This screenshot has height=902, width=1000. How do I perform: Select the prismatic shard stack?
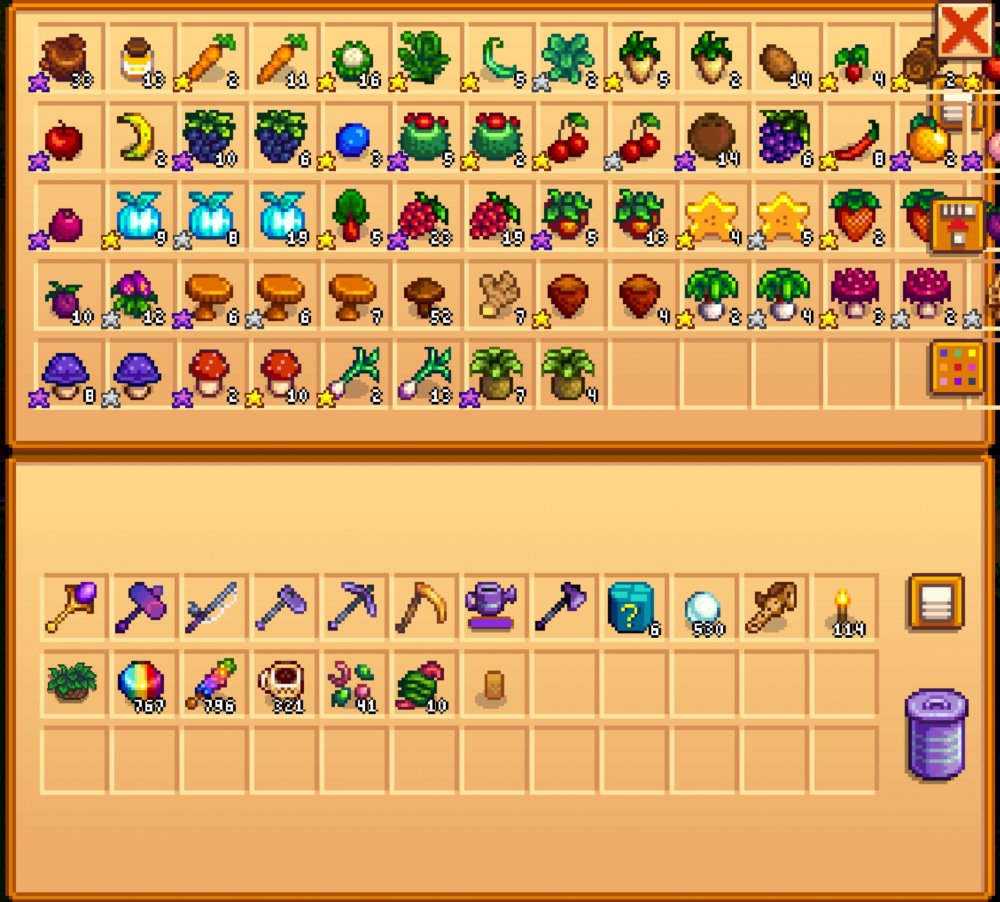pyautogui.click(x=141, y=684)
